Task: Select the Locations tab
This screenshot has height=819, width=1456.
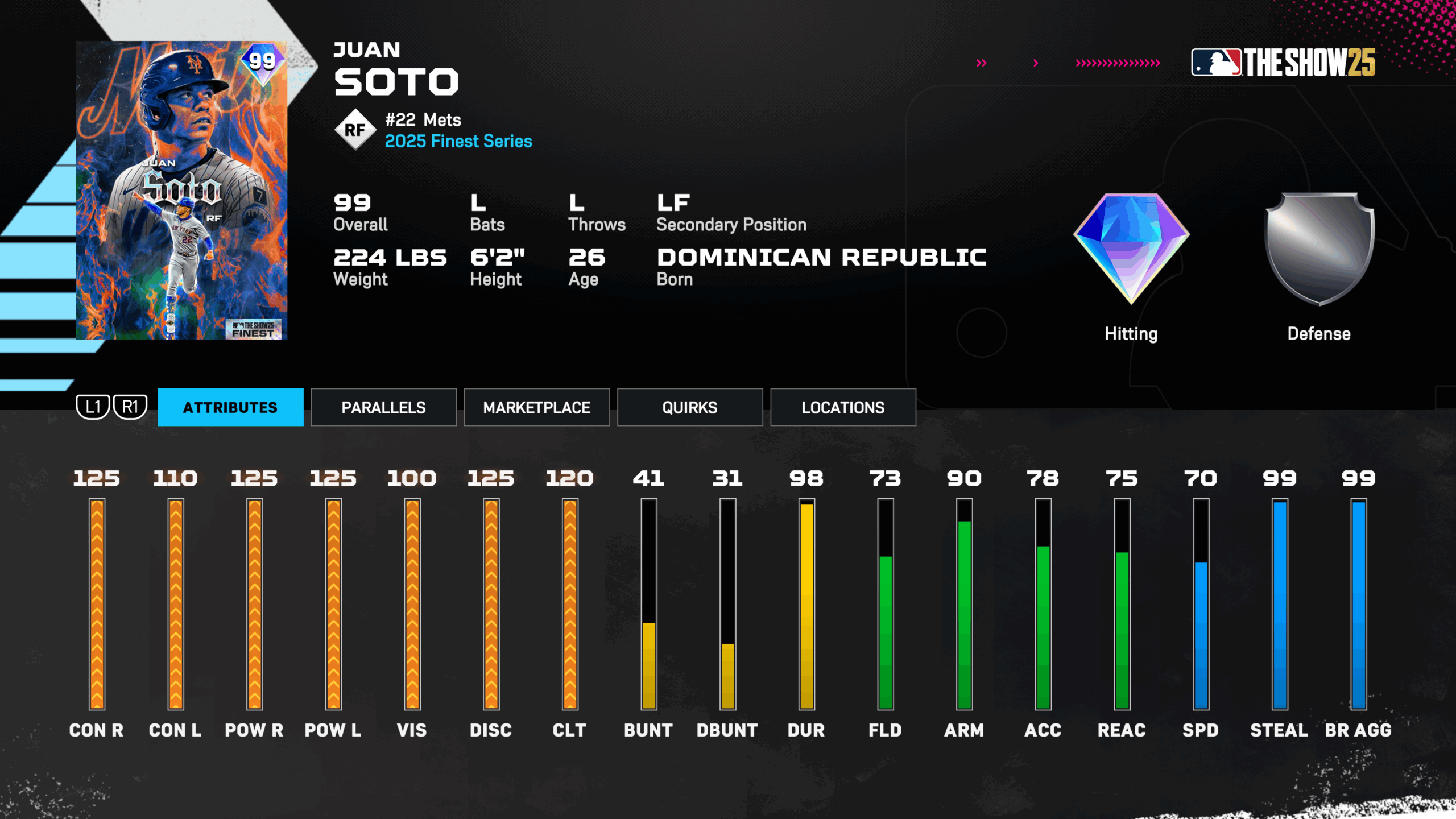Action: pos(843,407)
